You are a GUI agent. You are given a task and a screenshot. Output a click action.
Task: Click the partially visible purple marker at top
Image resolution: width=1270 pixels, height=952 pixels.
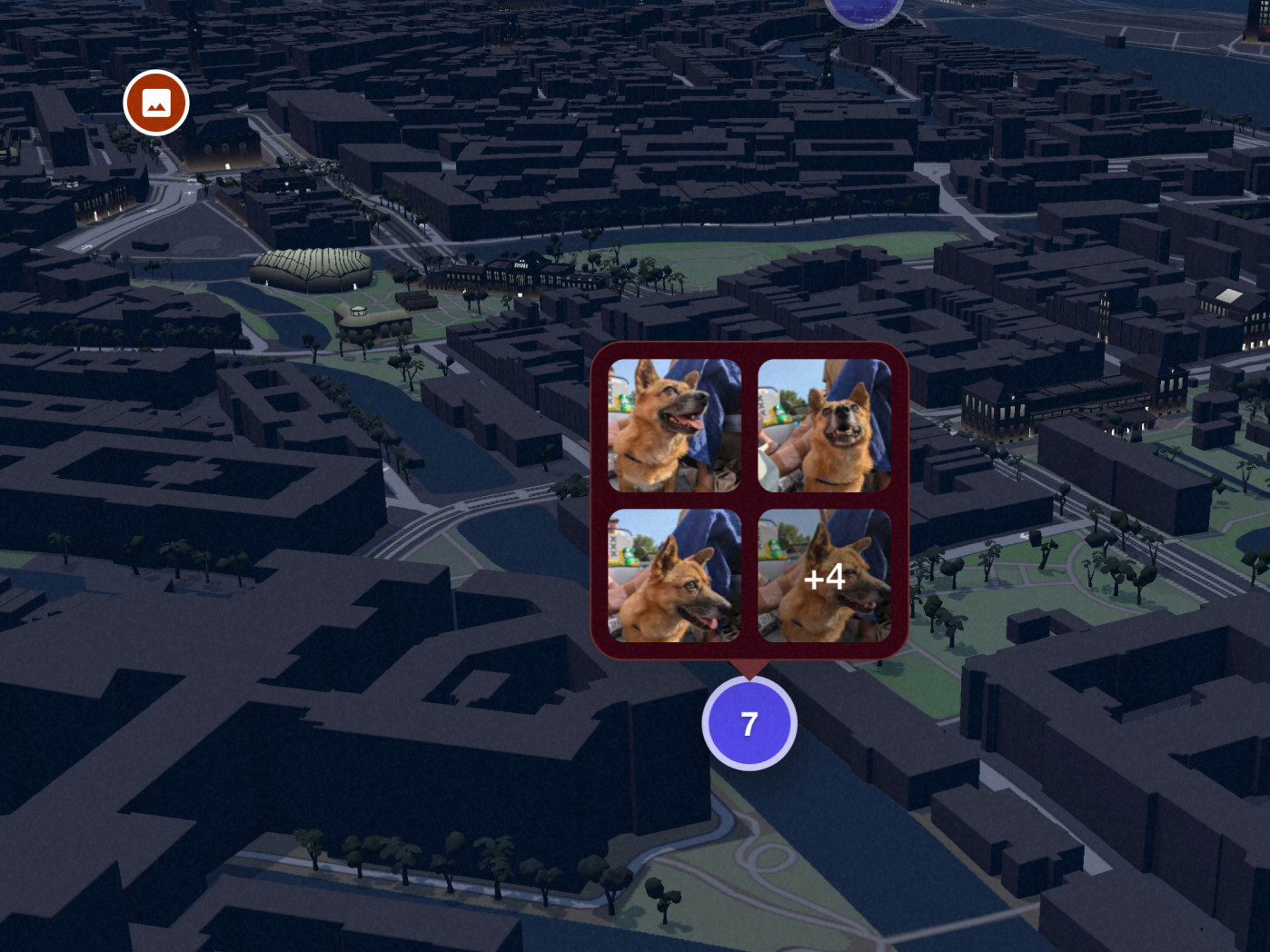click(864, 7)
